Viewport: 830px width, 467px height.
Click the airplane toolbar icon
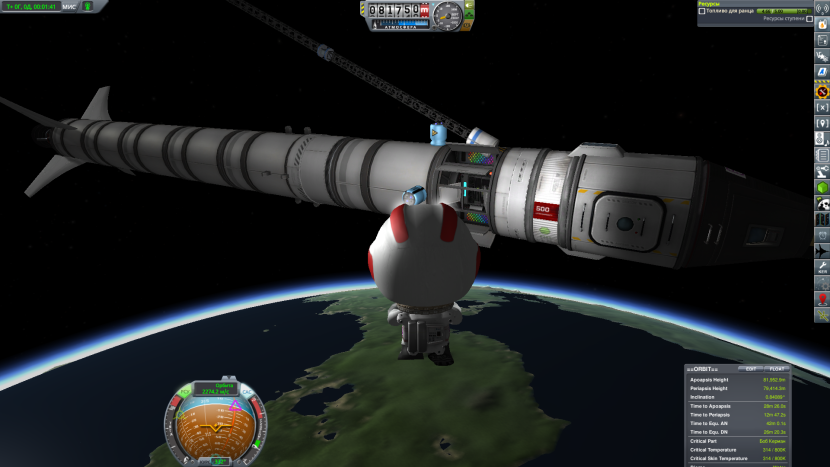(x=822, y=249)
